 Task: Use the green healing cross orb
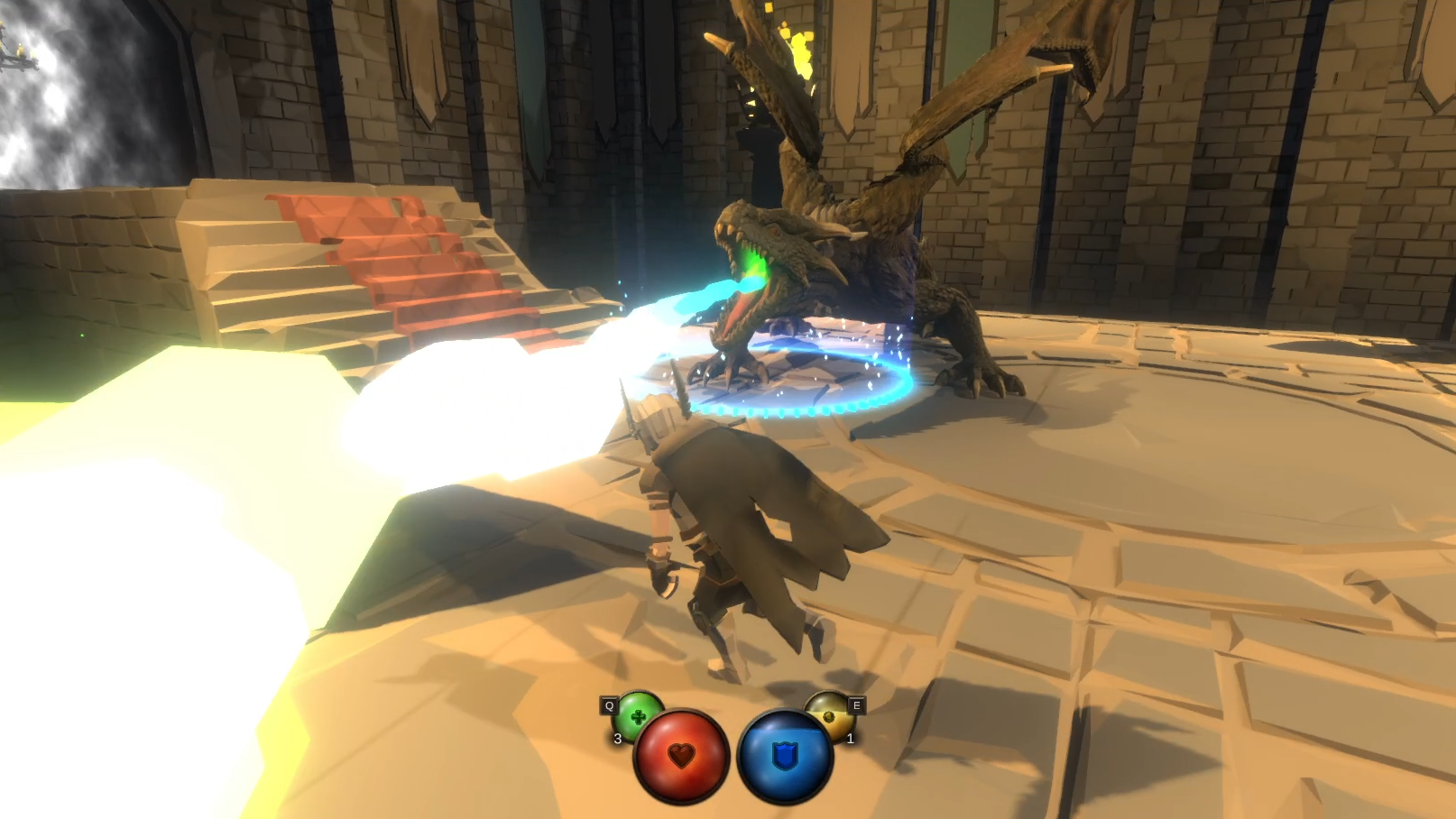pos(636,715)
